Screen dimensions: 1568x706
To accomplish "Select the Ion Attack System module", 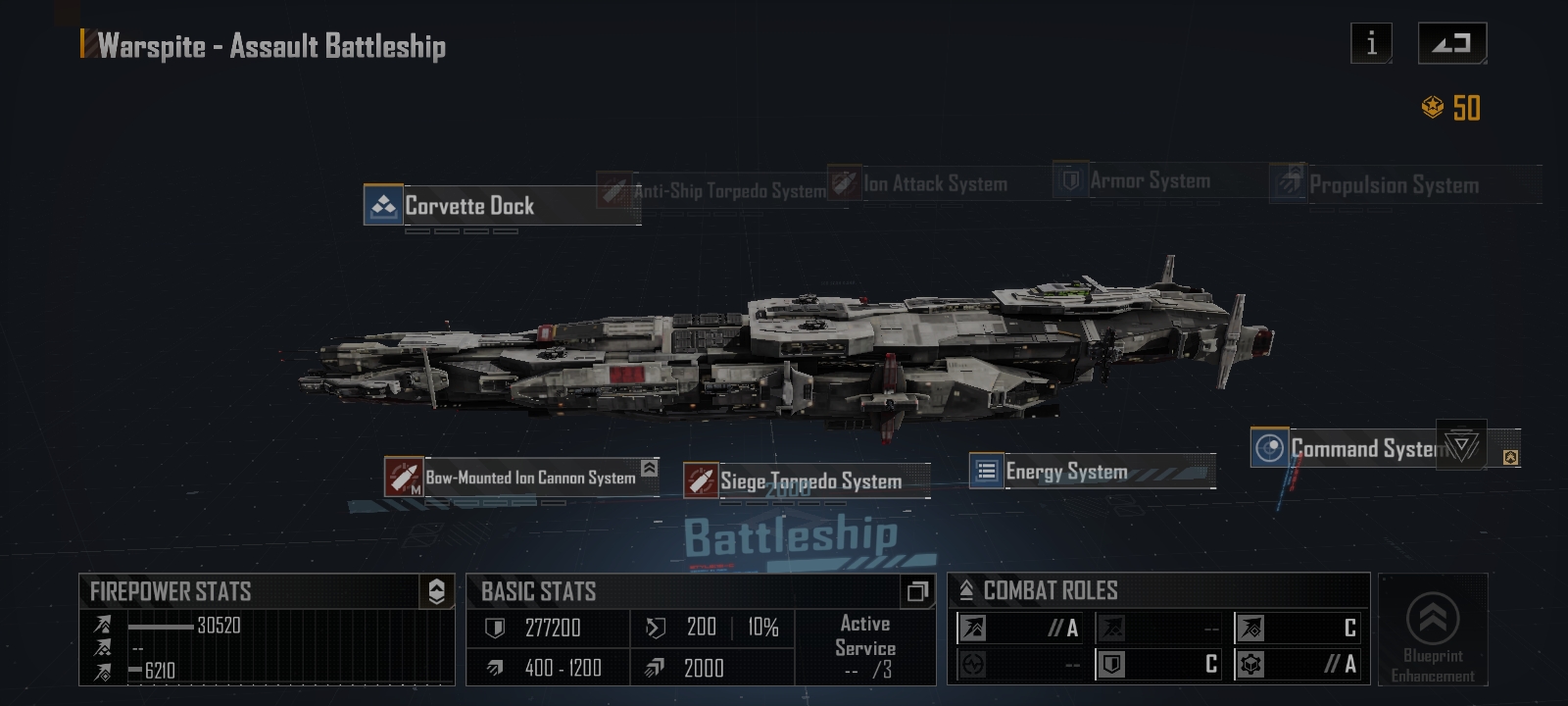I will [934, 183].
